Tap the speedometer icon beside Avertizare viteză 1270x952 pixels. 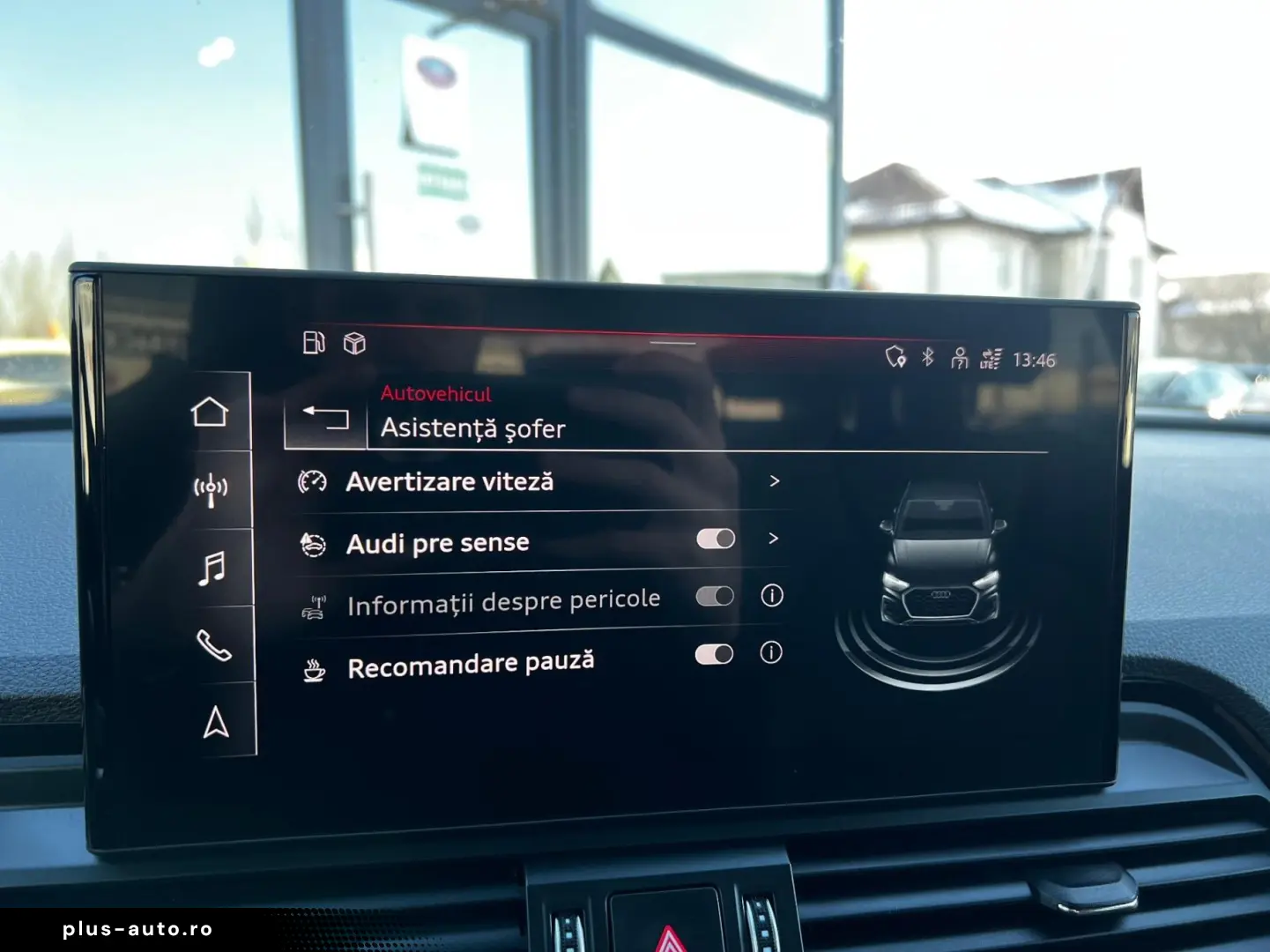(x=312, y=480)
